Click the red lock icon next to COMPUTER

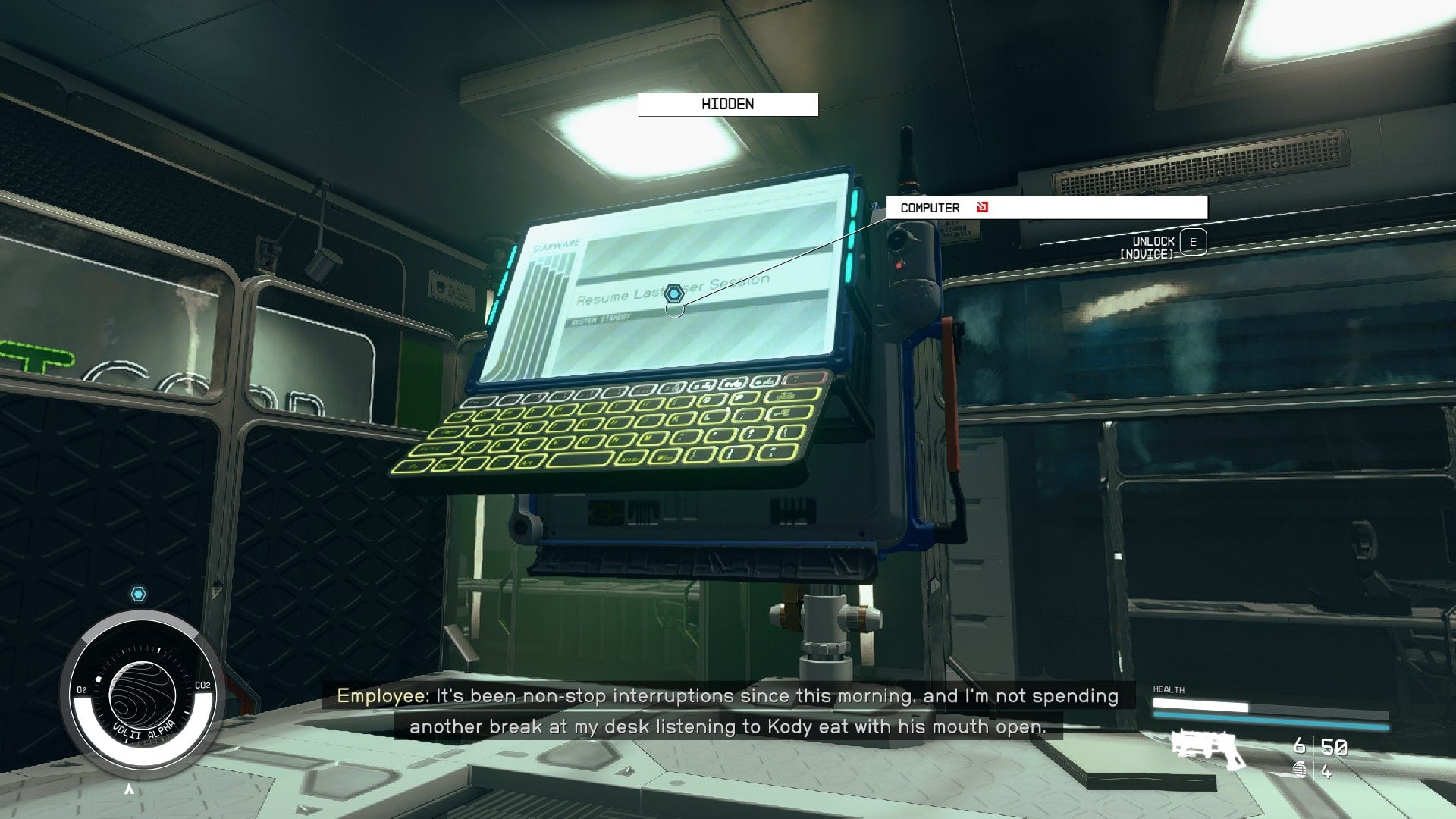click(983, 207)
